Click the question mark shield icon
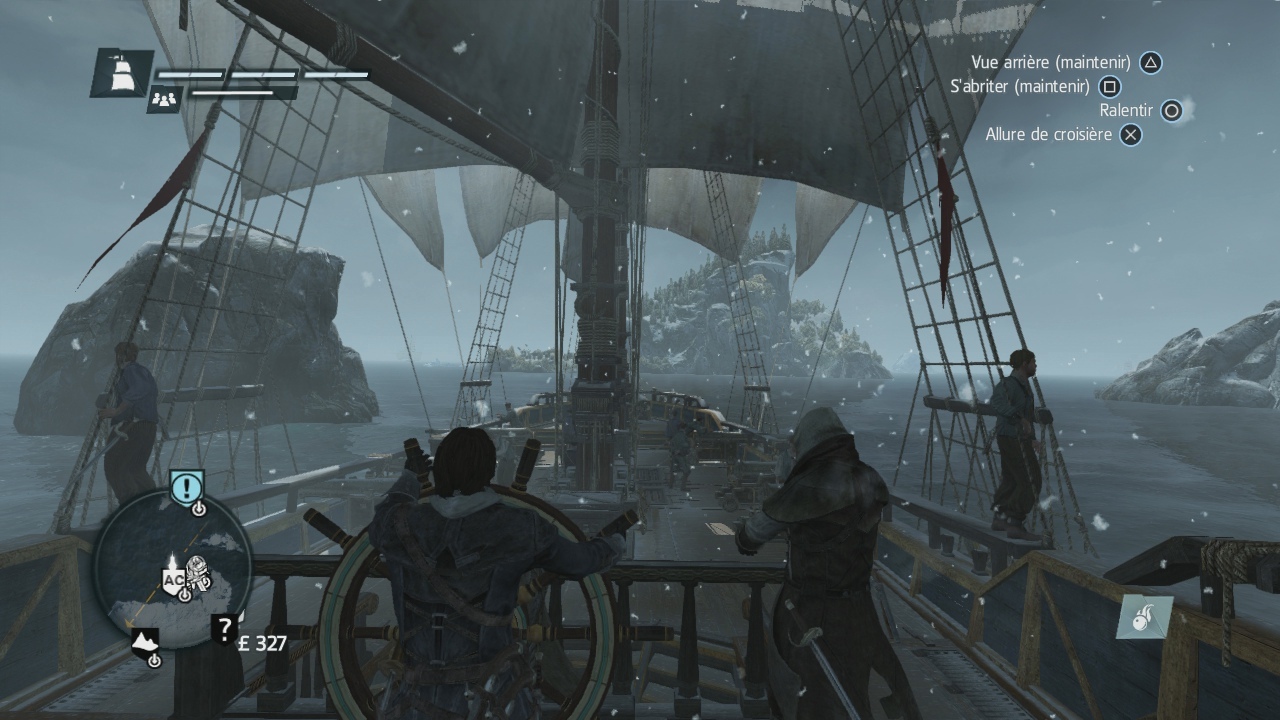Image resolution: width=1280 pixels, height=720 pixels. 224,628
